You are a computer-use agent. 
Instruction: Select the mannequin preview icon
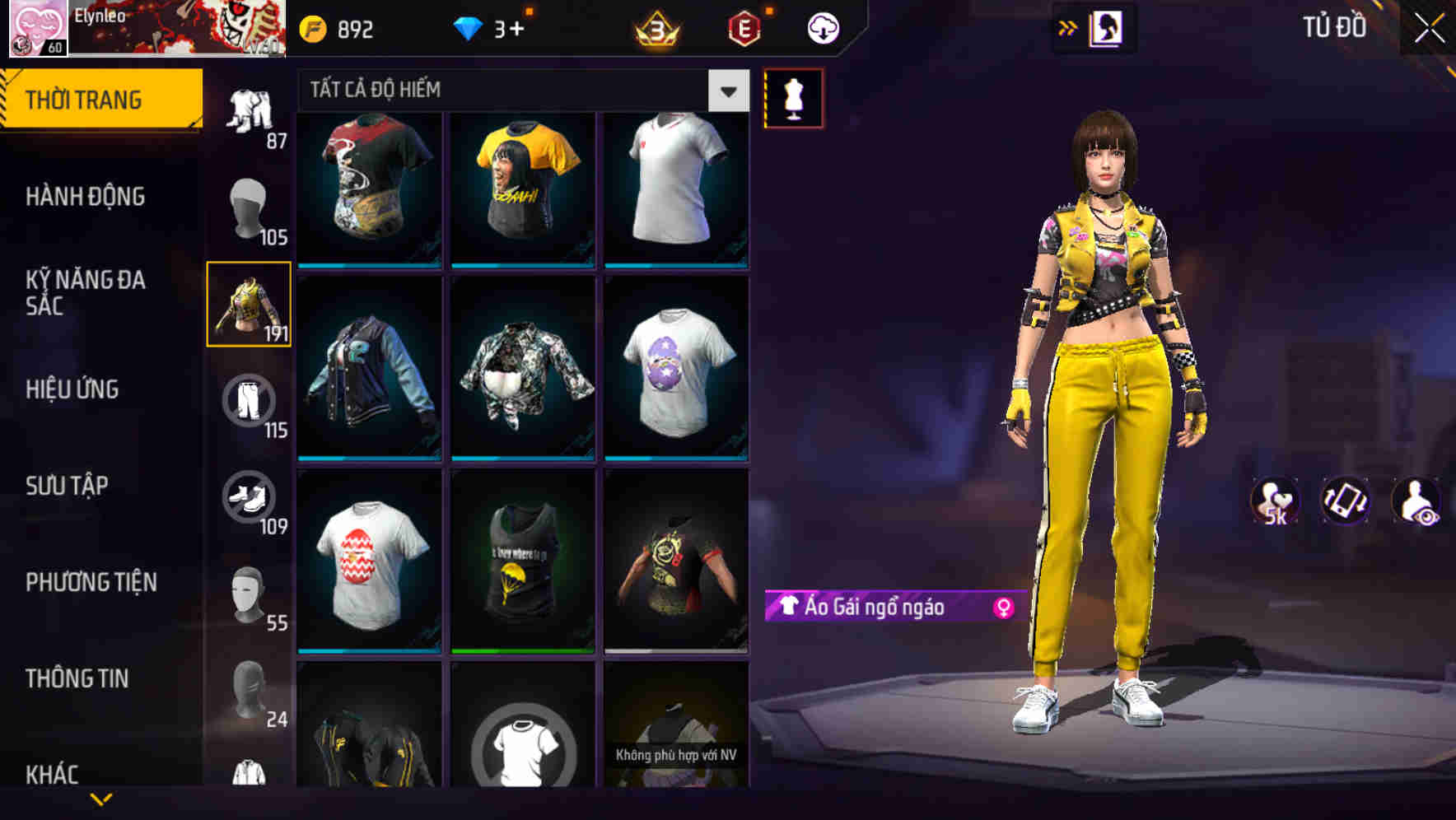coord(792,97)
